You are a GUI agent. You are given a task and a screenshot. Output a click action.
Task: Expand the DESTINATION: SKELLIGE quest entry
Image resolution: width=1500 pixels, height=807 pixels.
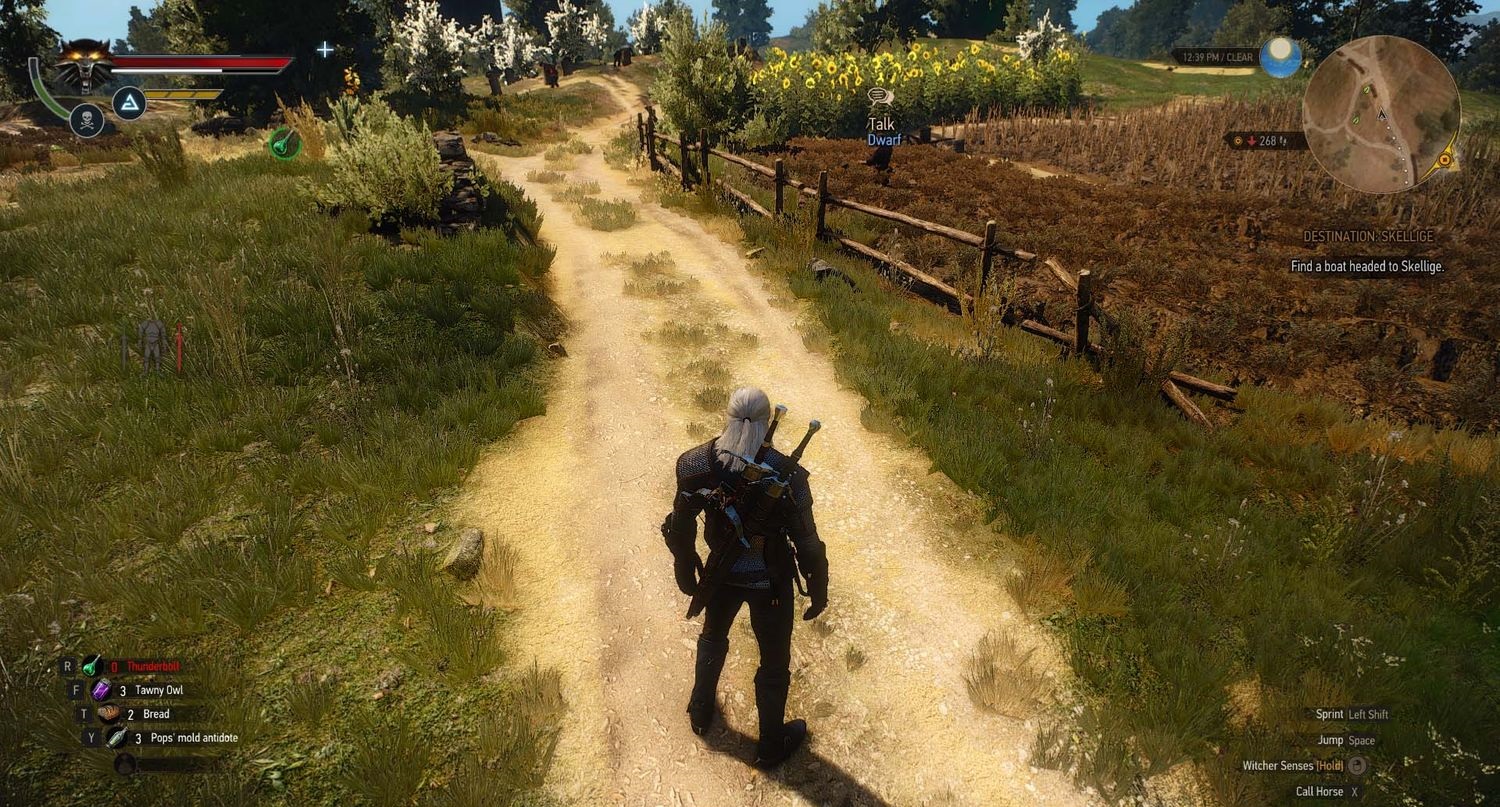pos(1367,237)
